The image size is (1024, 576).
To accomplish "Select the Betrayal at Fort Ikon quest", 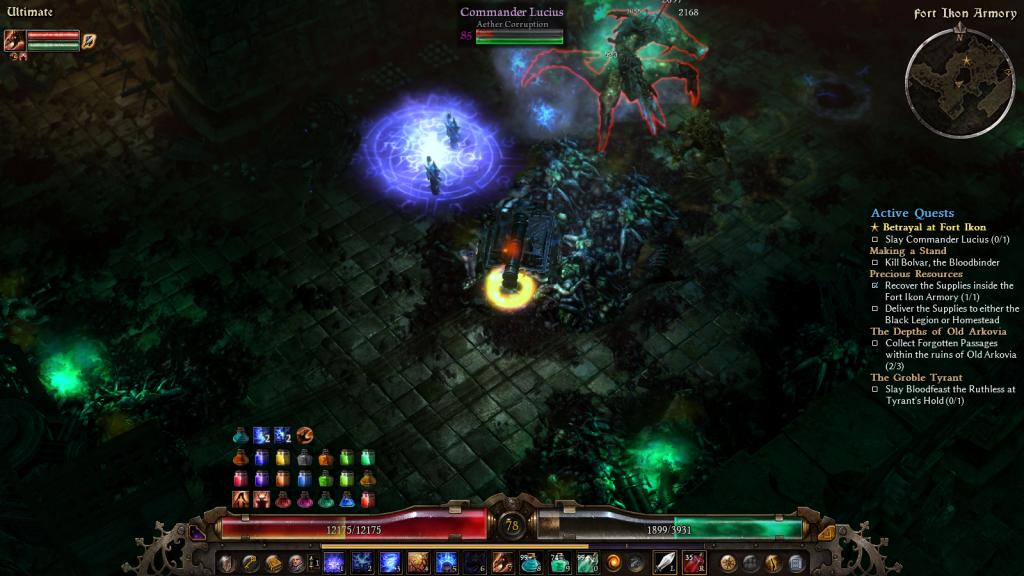I will (x=934, y=227).
